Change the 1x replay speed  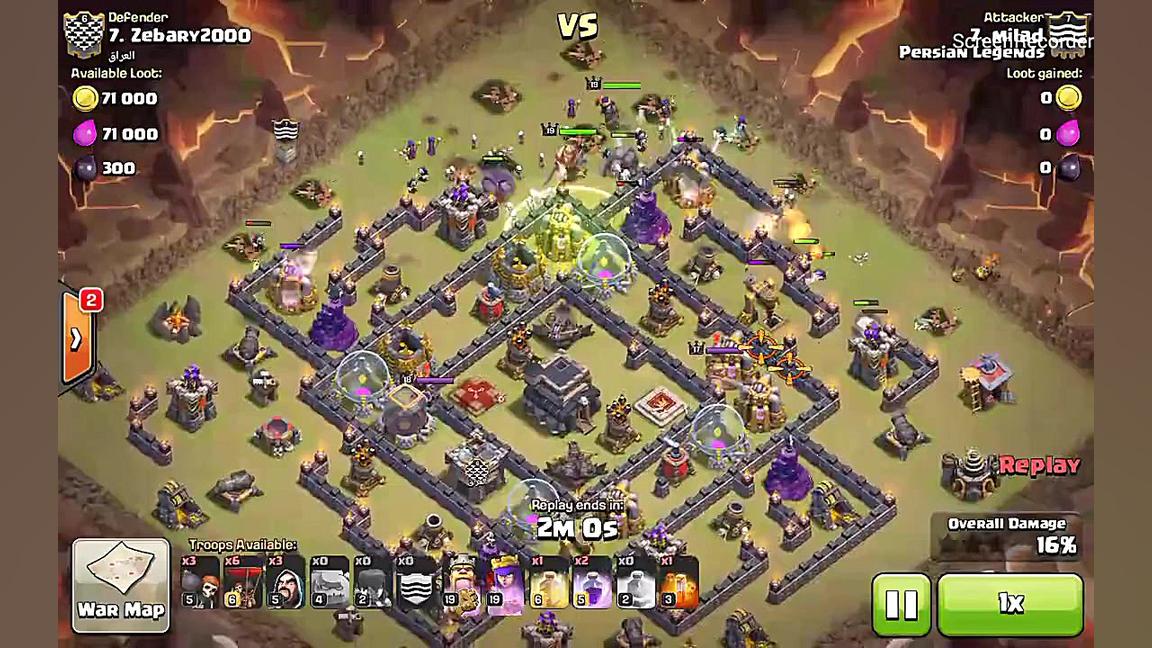1010,604
